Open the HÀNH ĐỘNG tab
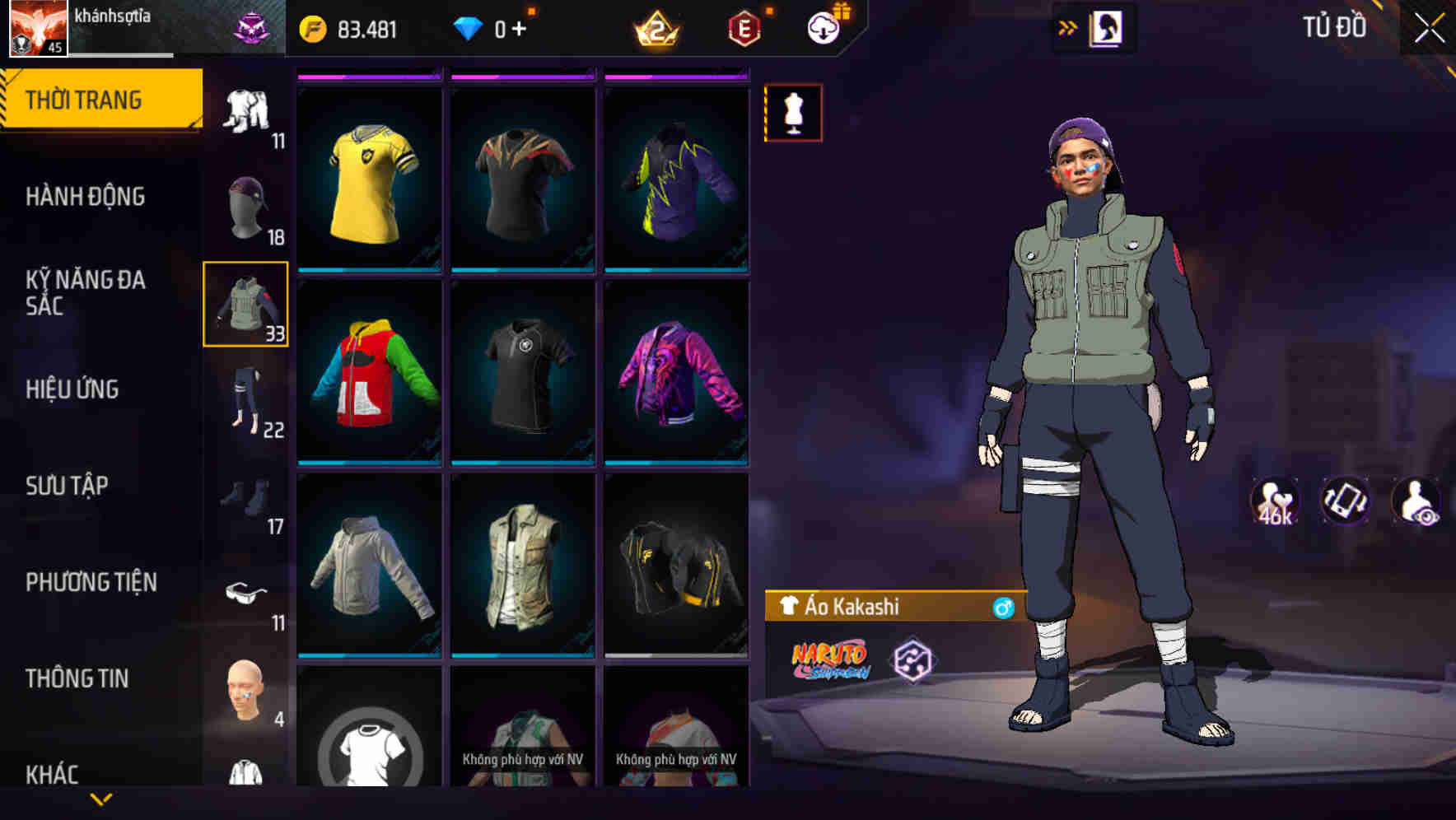This screenshot has width=1456, height=820. point(86,196)
